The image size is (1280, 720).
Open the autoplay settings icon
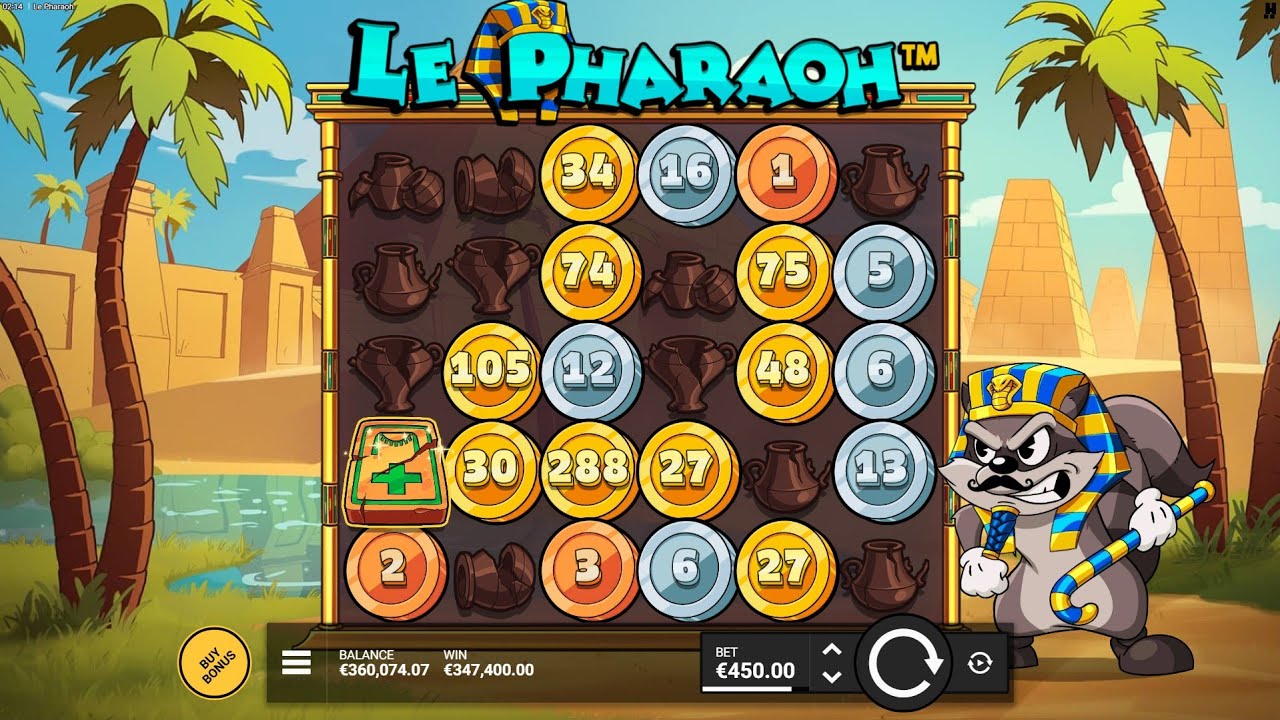(x=980, y=662)
